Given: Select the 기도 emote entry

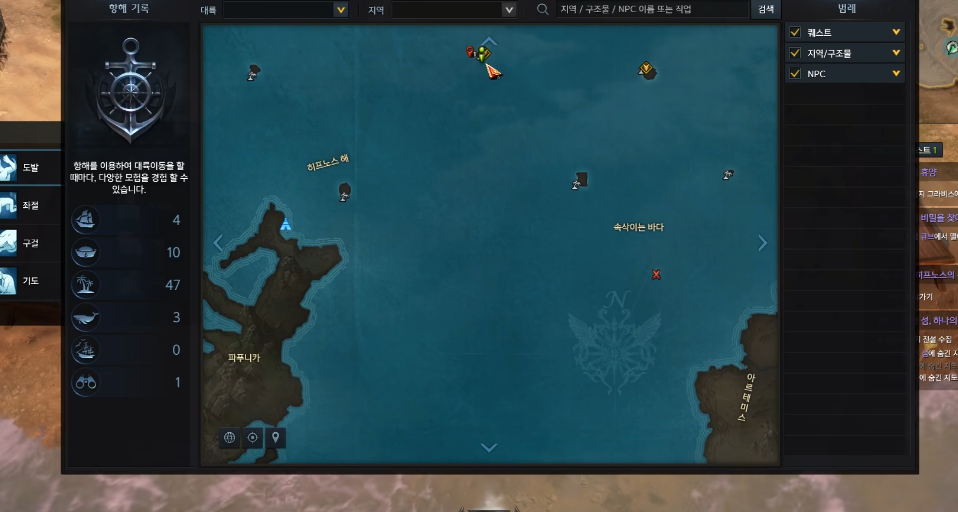Looking at the screenshot, I should 22,281.
